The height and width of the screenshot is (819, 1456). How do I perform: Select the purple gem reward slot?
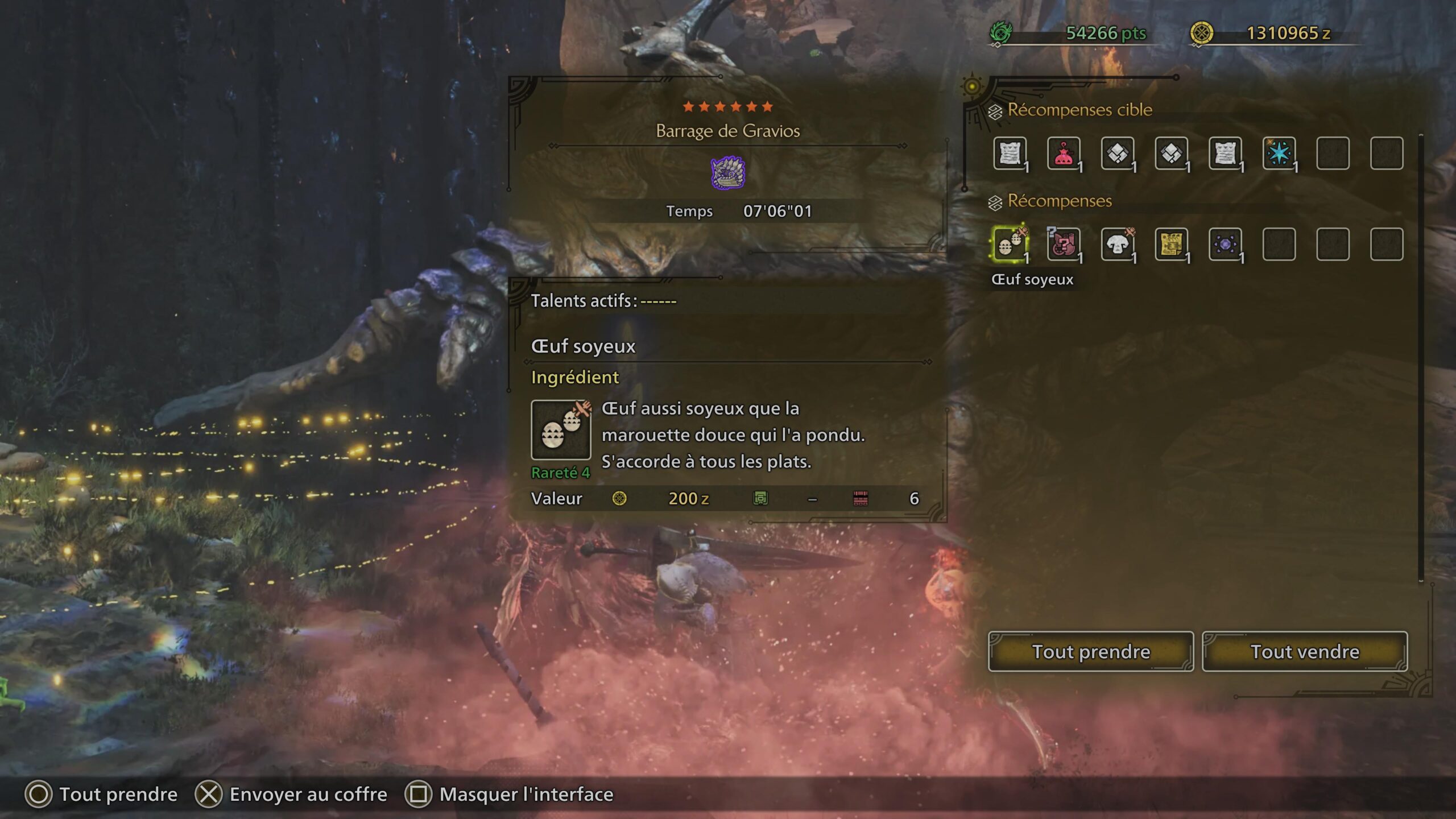click(1225, 245)
